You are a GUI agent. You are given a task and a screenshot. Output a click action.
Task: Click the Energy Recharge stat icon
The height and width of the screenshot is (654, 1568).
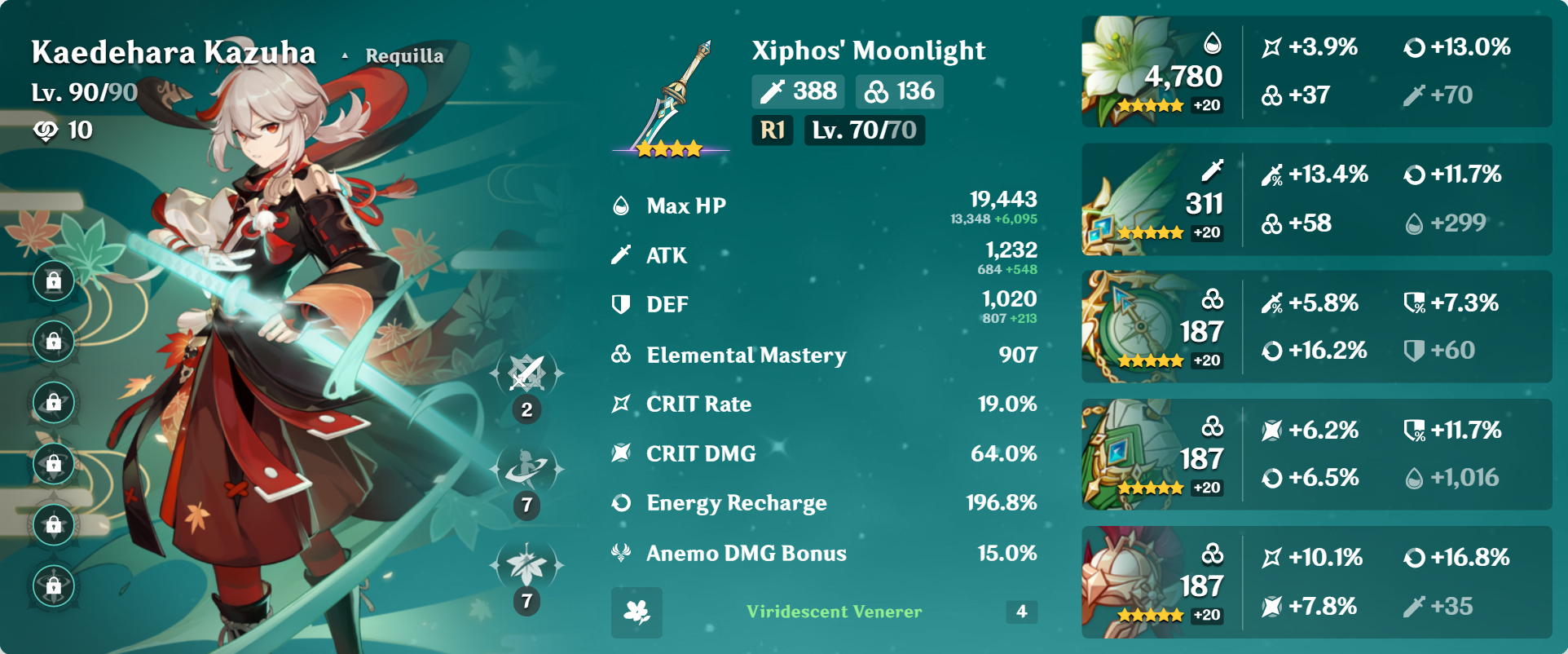click(621, 503)
